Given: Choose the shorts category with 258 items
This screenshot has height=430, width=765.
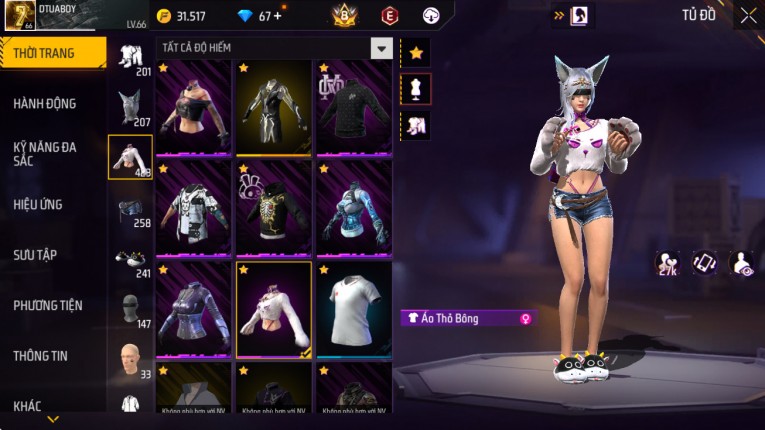Looking at the screenshot, I should (x=130, y=209).
